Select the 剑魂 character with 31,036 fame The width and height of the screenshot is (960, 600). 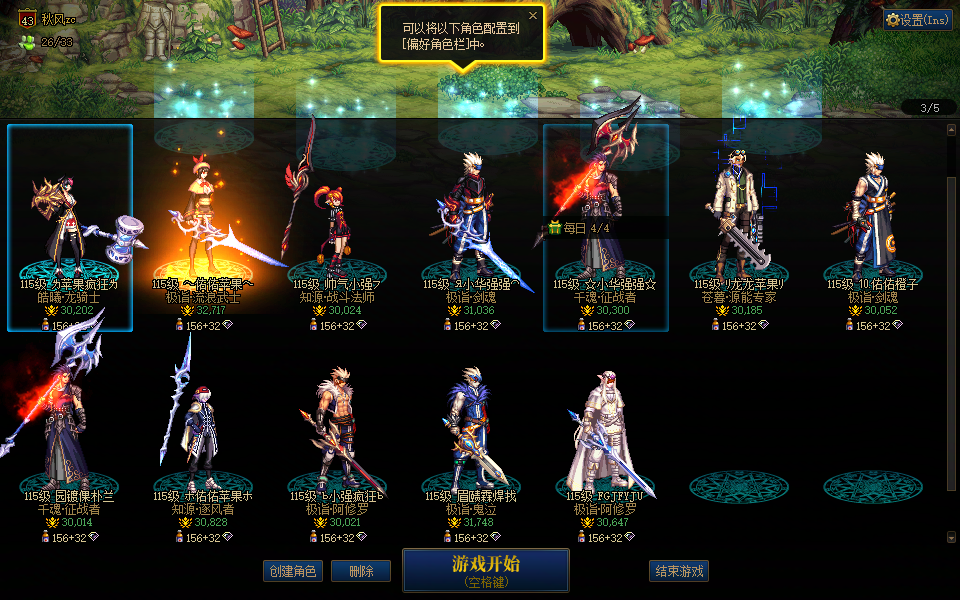(472, 230)
